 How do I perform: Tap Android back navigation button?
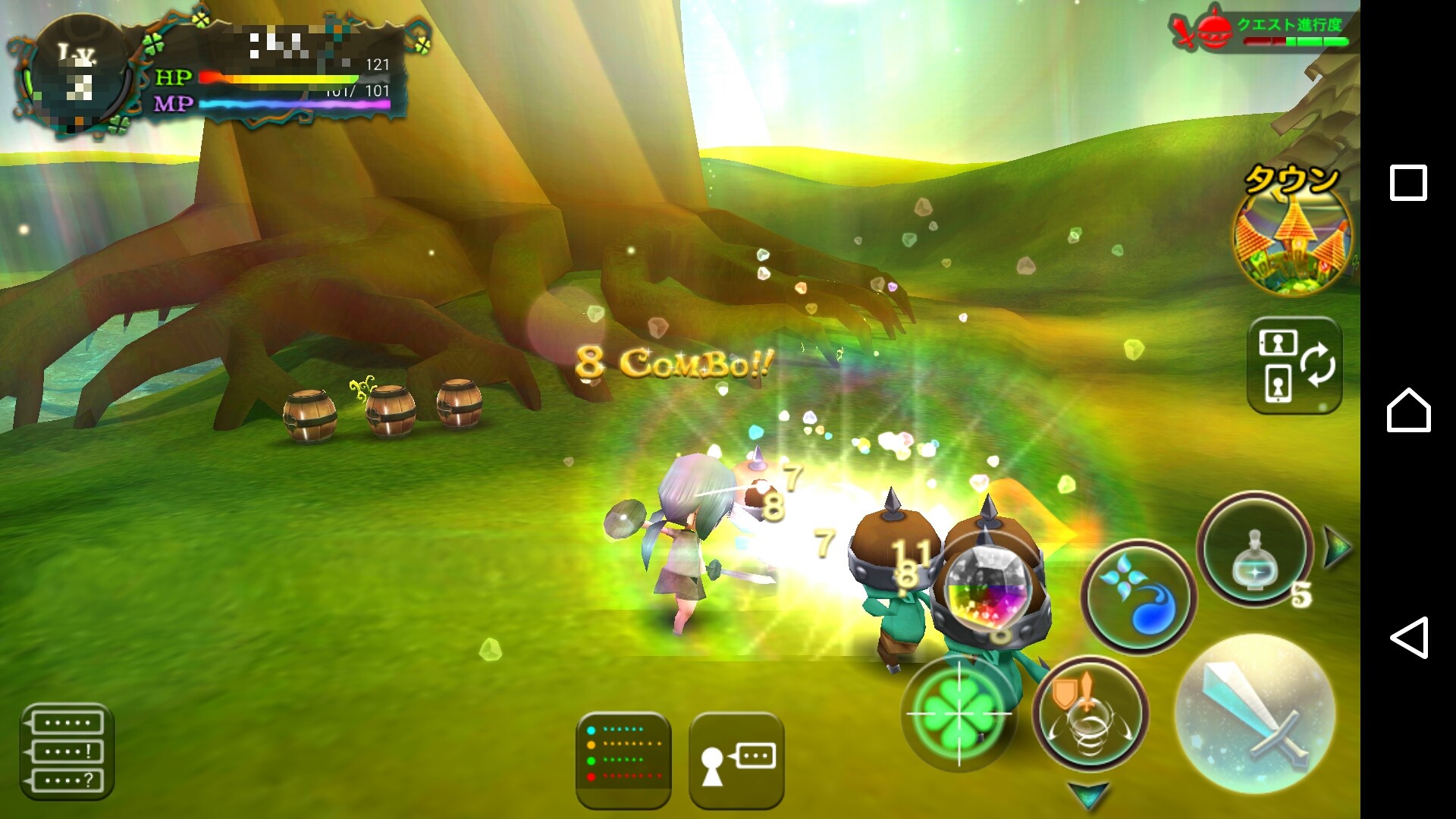point(1408,637)
